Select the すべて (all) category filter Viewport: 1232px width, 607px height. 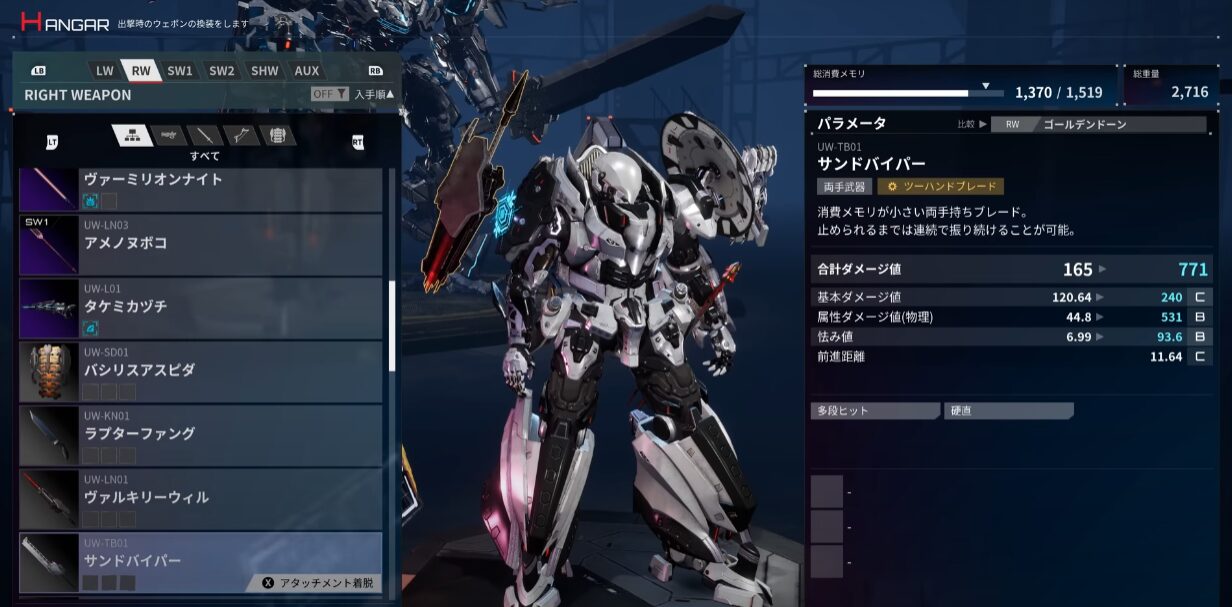[131, 136]
